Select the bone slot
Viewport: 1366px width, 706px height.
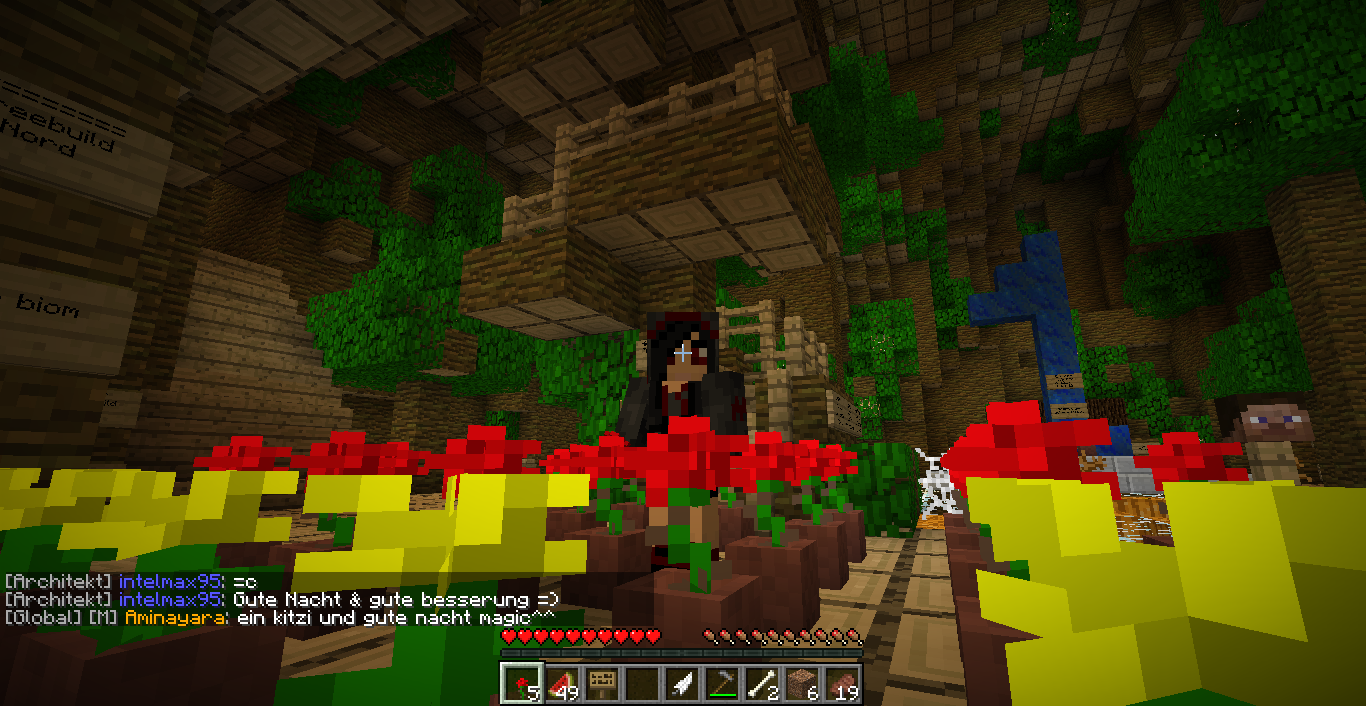(x=762, y=683)
